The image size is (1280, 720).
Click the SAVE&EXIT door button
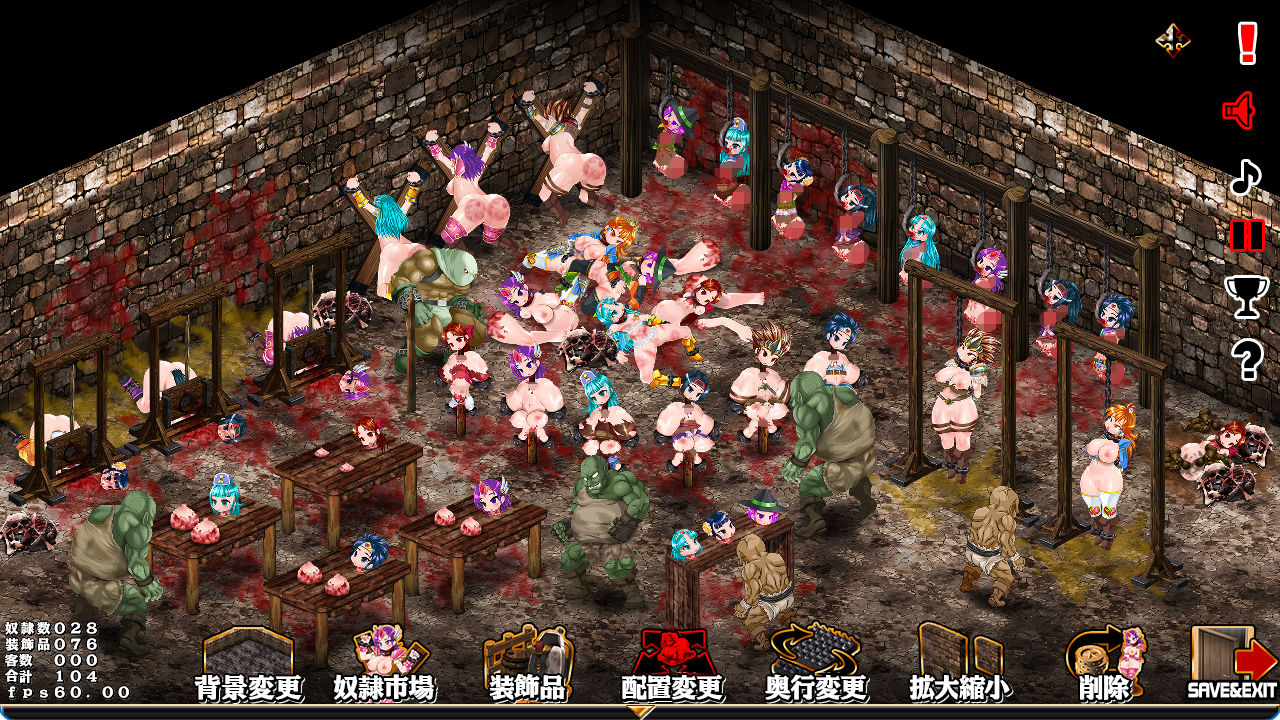pyautogui.click(x=1232, y=664)
